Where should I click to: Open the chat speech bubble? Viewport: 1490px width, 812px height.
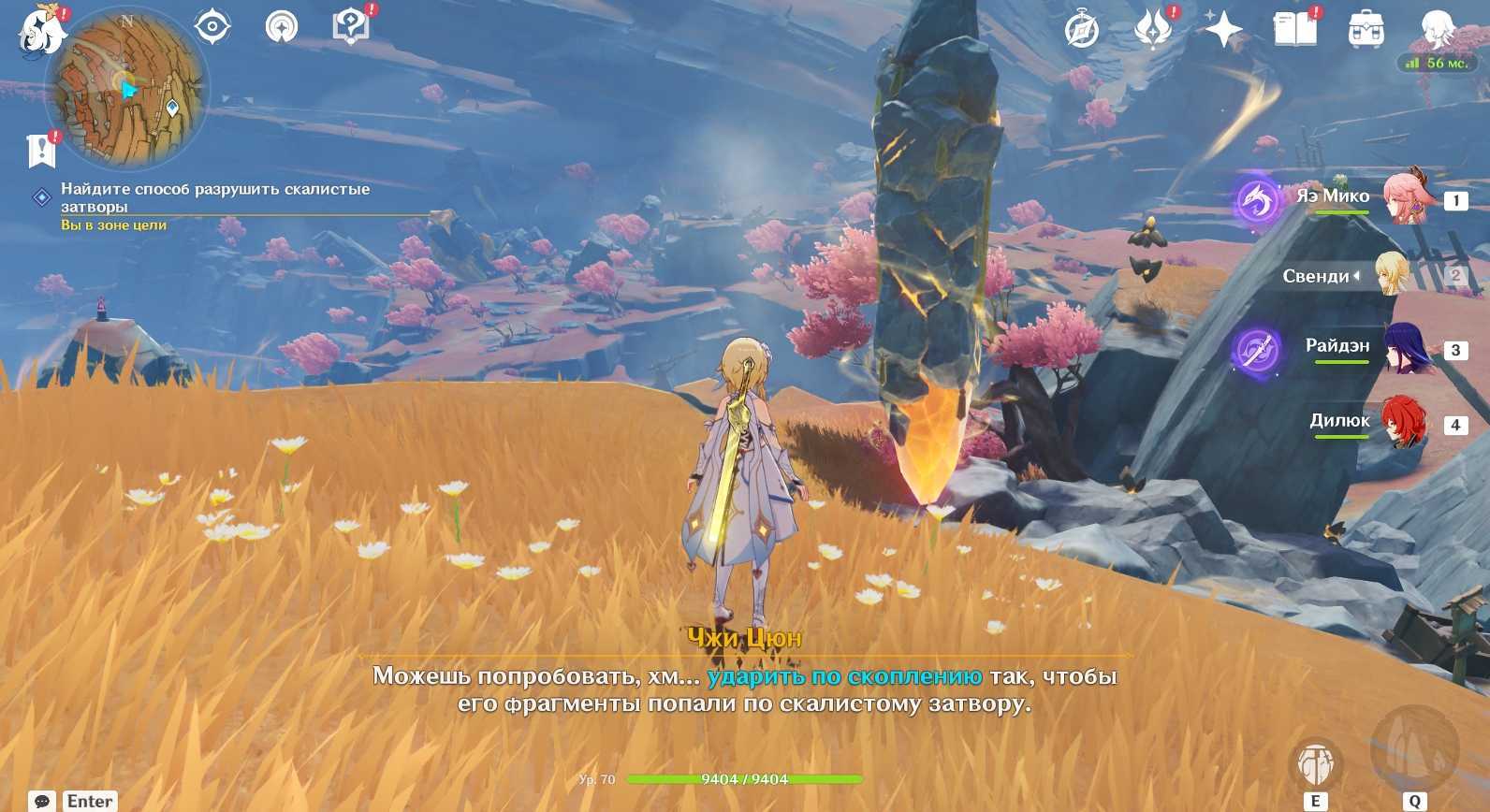tap(42, 802)
